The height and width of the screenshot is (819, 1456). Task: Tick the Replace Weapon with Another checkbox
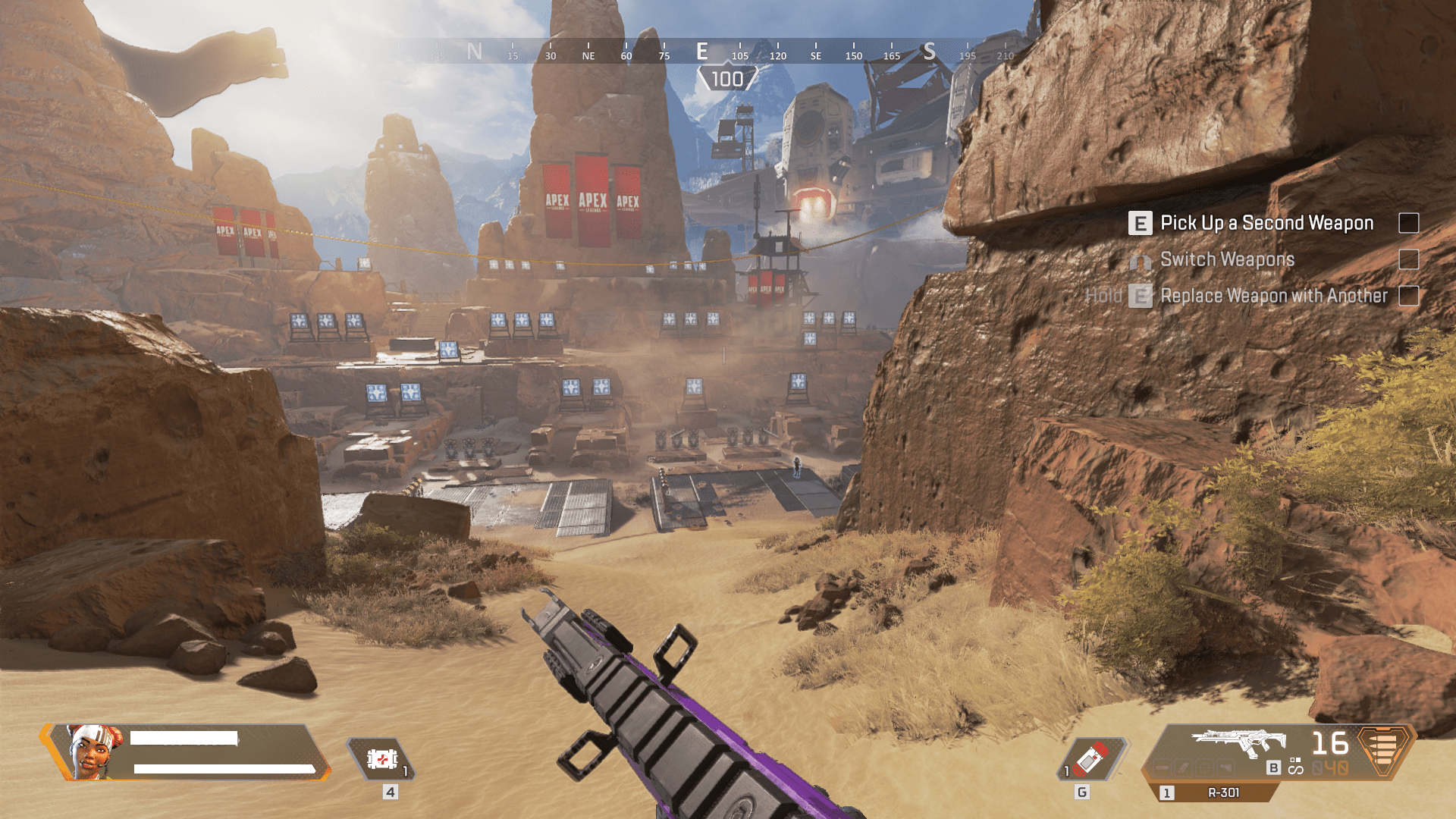(1408, 296)
